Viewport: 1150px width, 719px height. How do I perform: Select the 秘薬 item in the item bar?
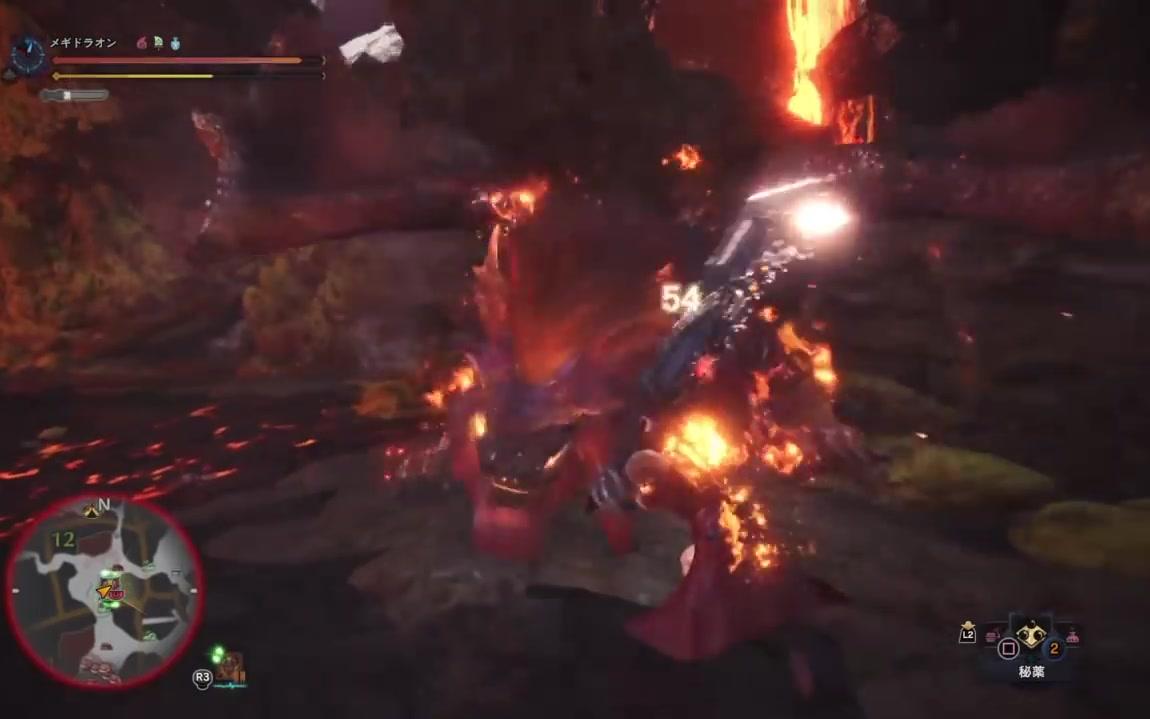[x=1031, y=636]
